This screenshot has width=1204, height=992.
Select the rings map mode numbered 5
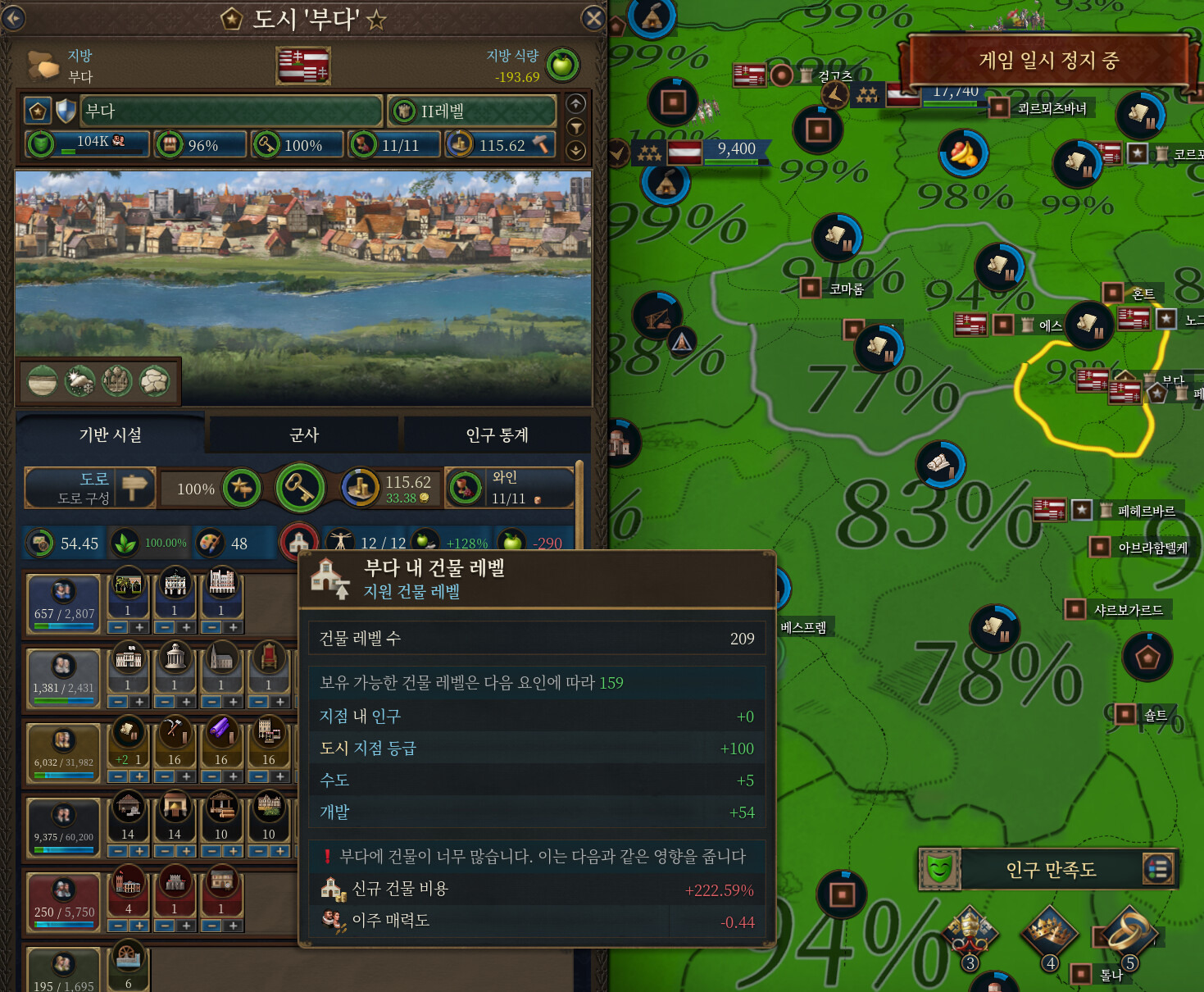click(1129, 935)
